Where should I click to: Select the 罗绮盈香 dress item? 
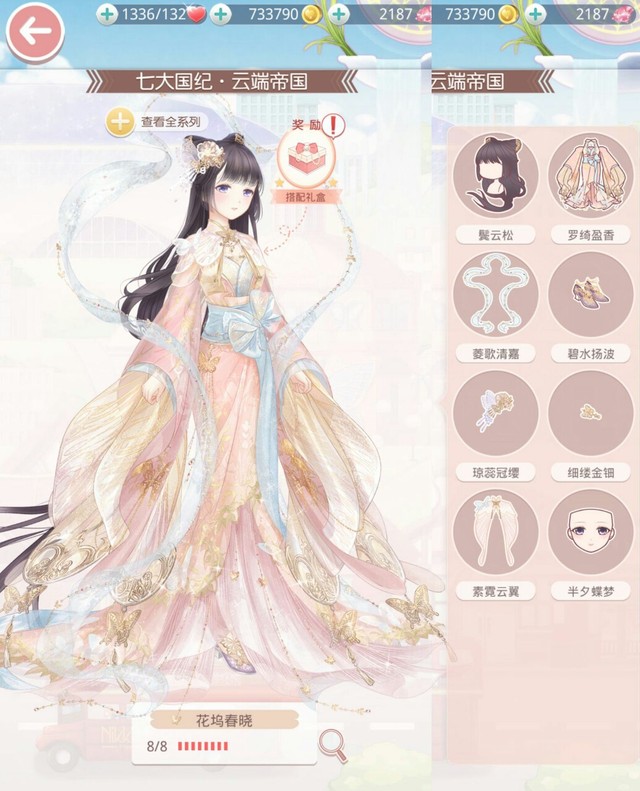point(590,177)
